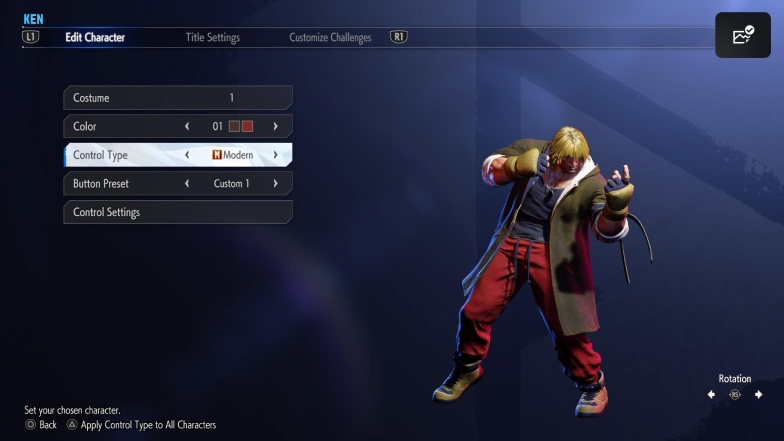Choose next Control Type with right arrow

(275, 156)
